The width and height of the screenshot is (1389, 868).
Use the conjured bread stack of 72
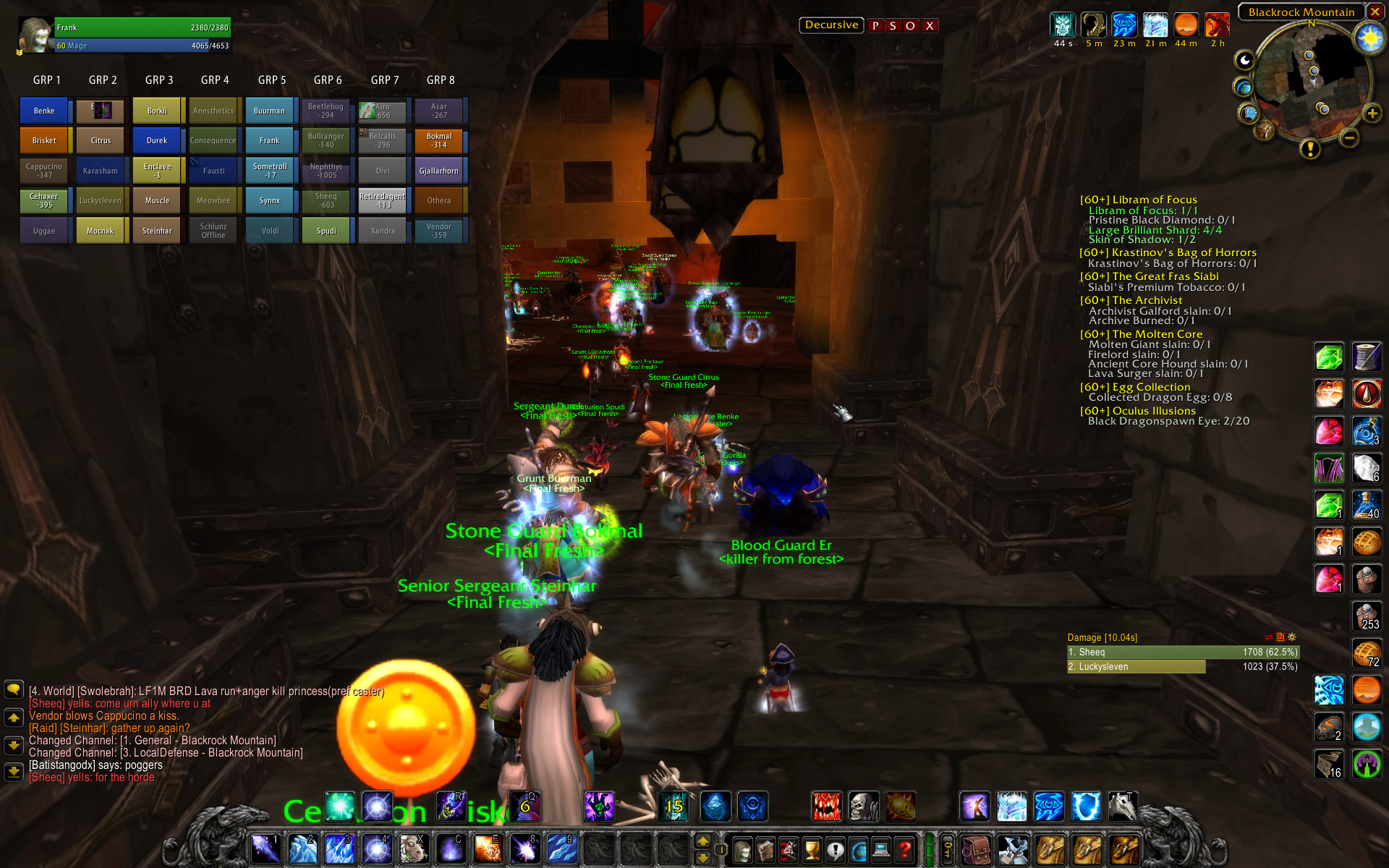[1367, 654]
